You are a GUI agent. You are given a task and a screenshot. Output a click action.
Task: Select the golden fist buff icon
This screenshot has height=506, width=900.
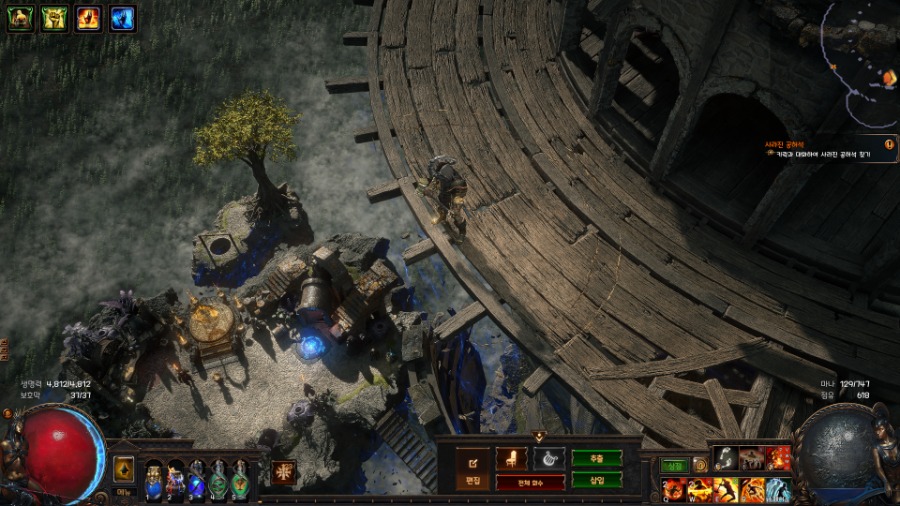(x=54, y=19)
